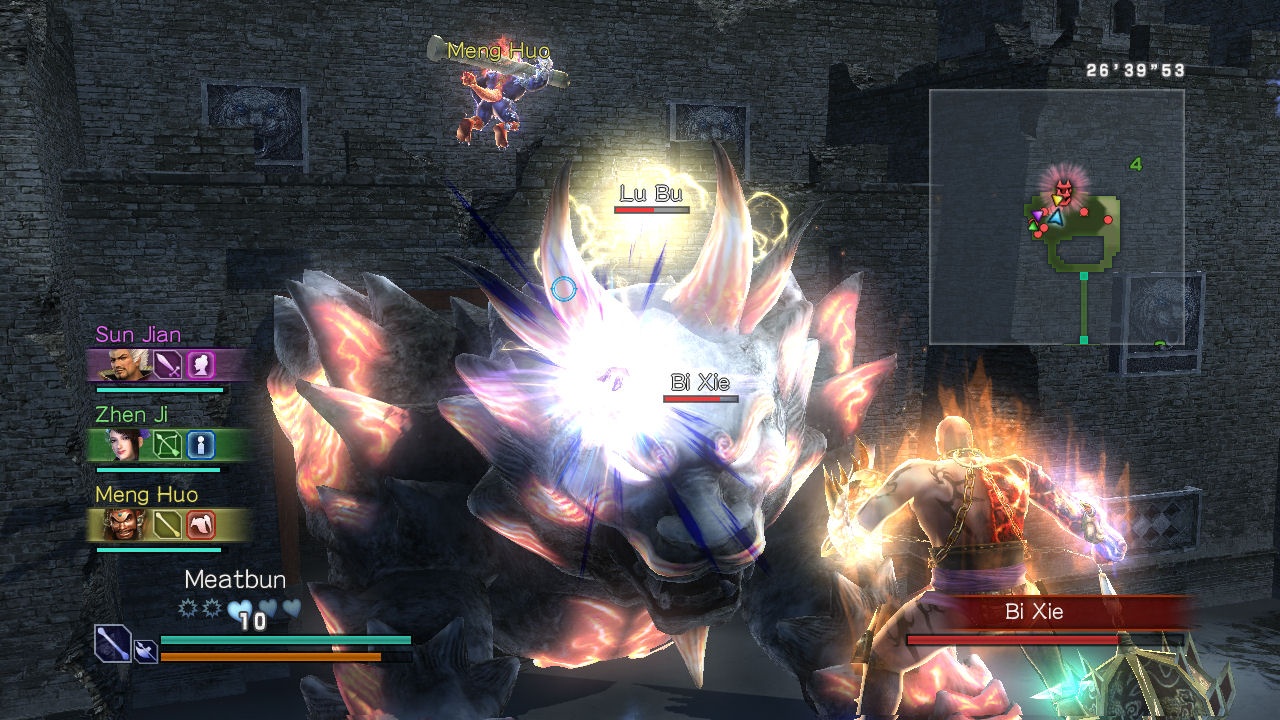Click Sun Jian's sword weapon icon
This screenshot has width=1280, height=720.
[166, 365]
